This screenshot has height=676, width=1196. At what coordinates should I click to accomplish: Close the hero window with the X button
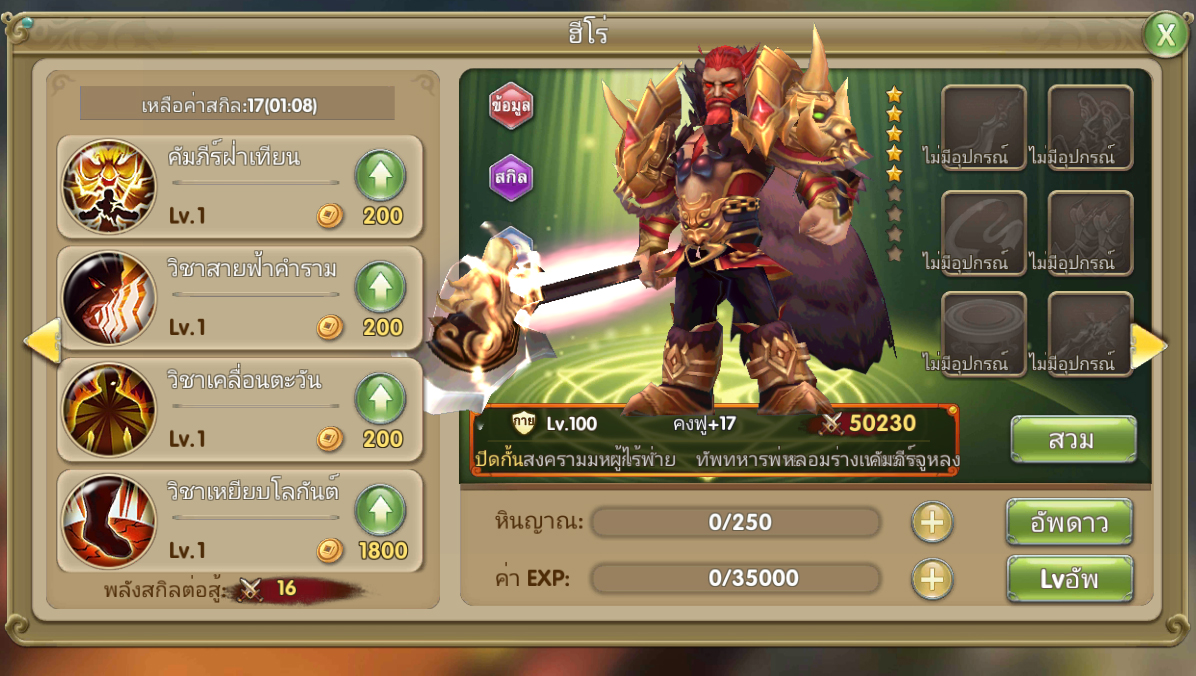(1165, 35)
